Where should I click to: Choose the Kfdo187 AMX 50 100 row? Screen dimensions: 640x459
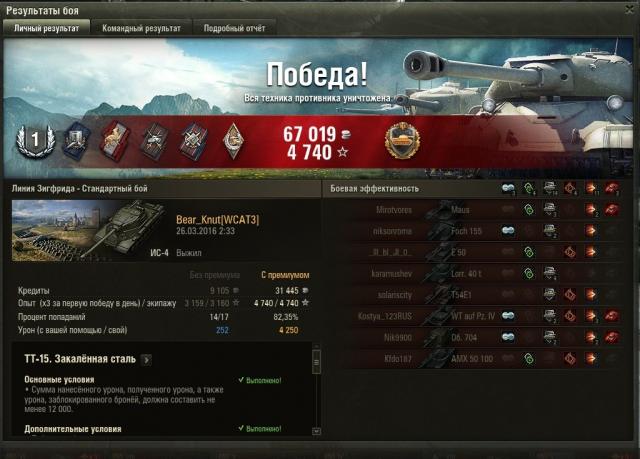(x=480, y=357)
